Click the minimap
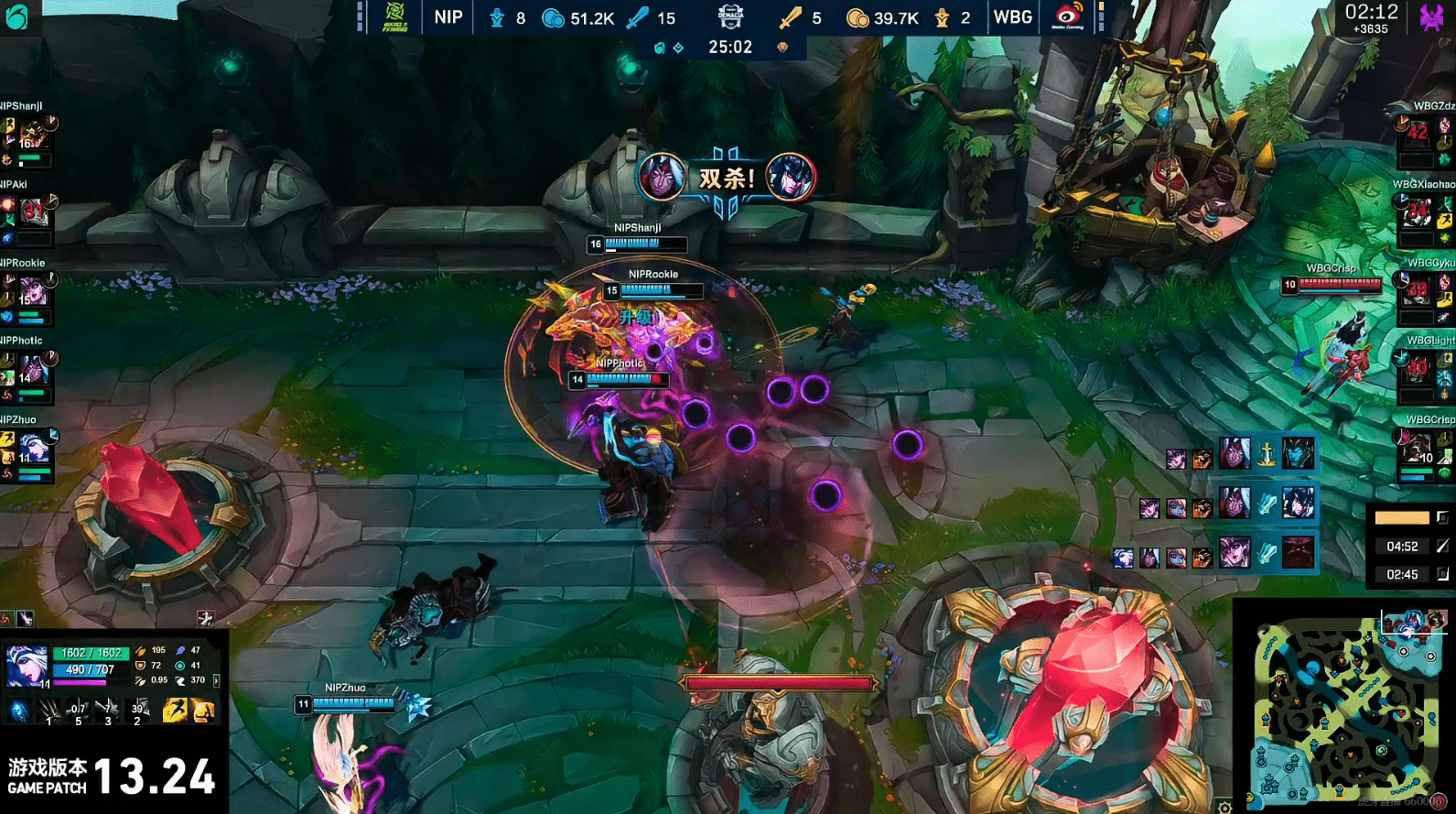The width and height of the screenshot is (1456, 814). 1347,707
